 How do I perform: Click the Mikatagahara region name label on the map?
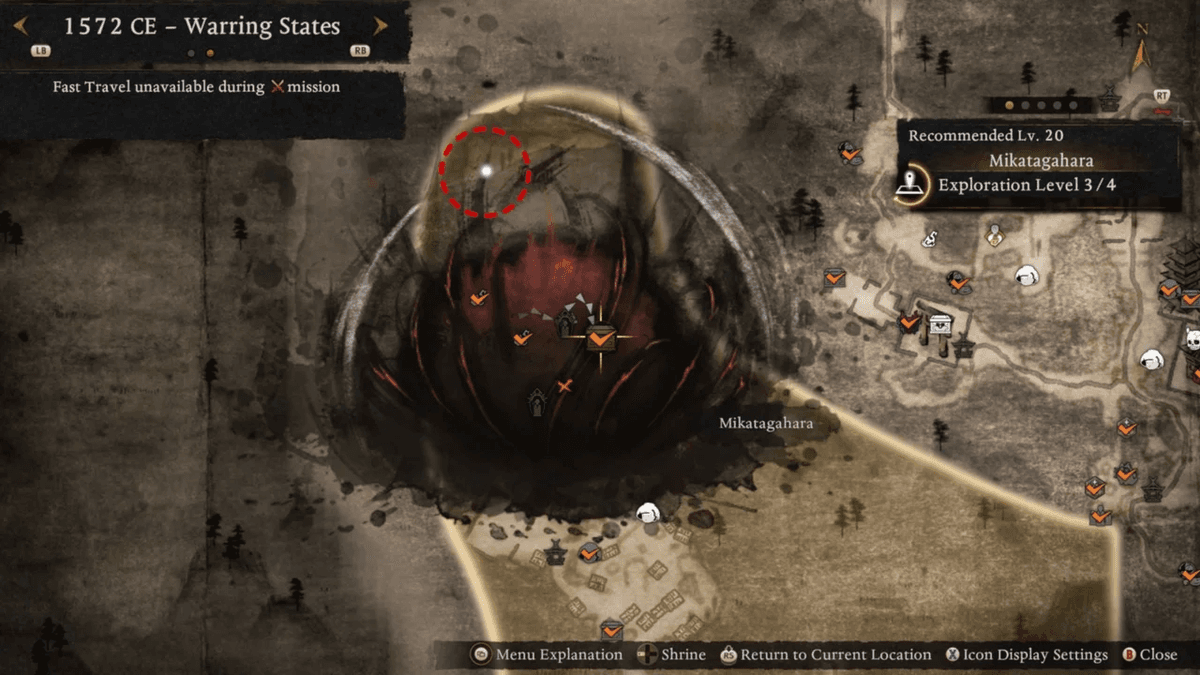coord(766,423)
